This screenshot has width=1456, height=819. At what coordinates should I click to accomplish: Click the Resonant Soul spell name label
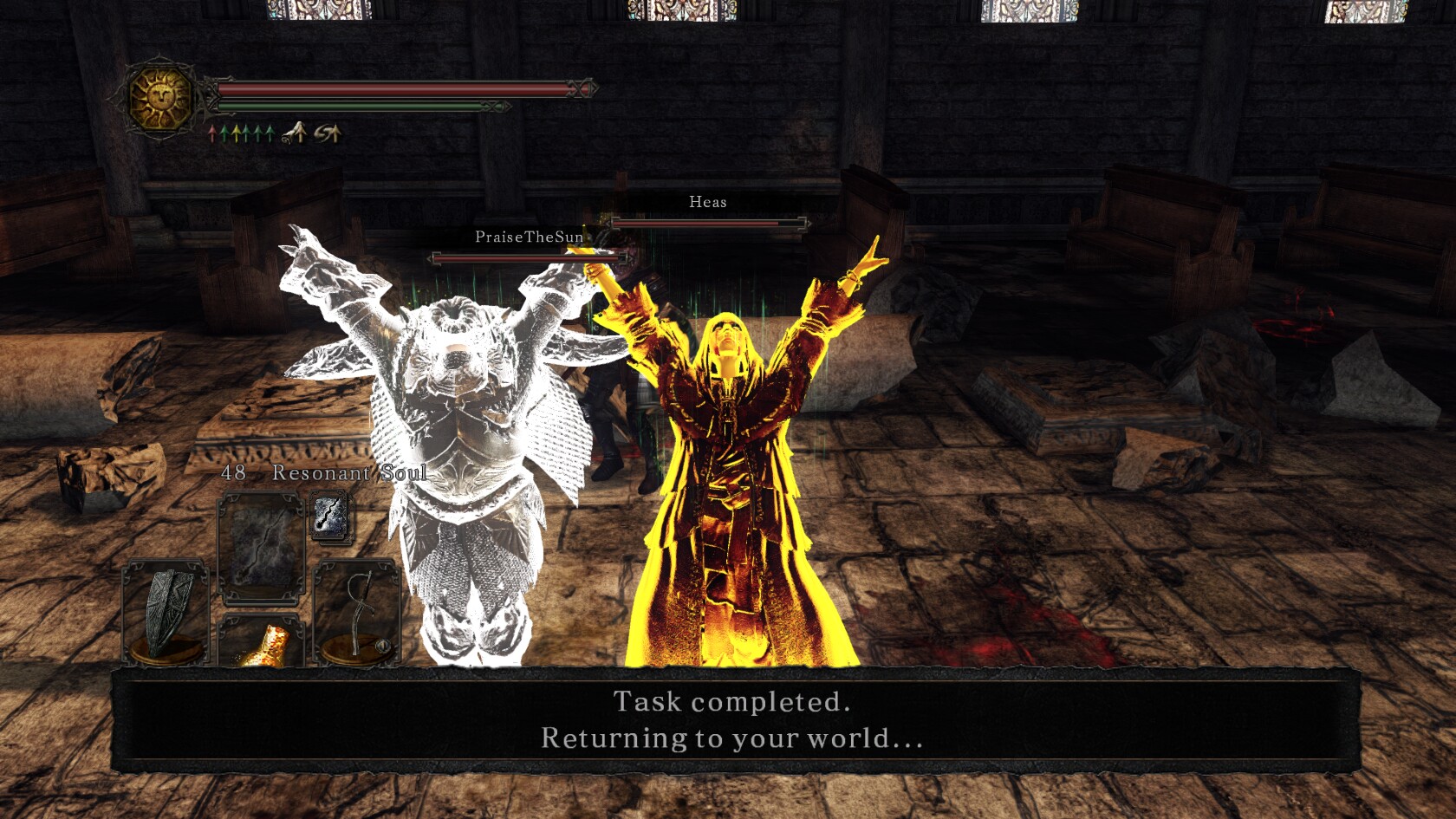348,474
